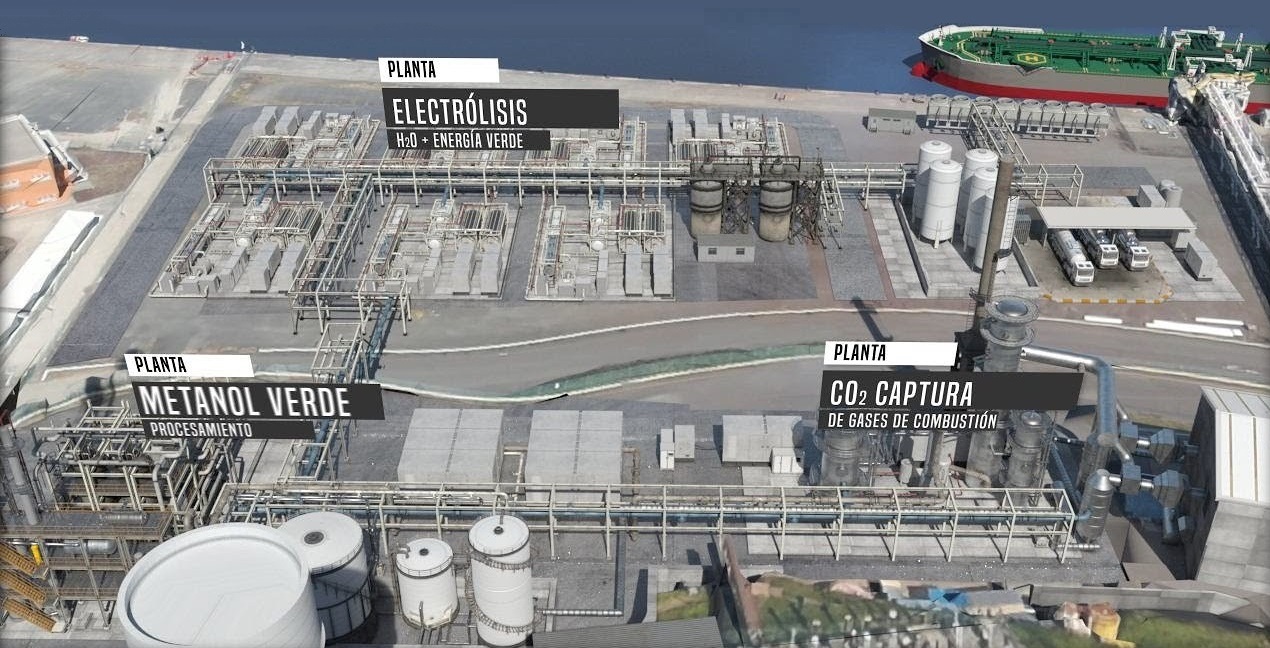Choose the CO2 Captura plant label

949,391
